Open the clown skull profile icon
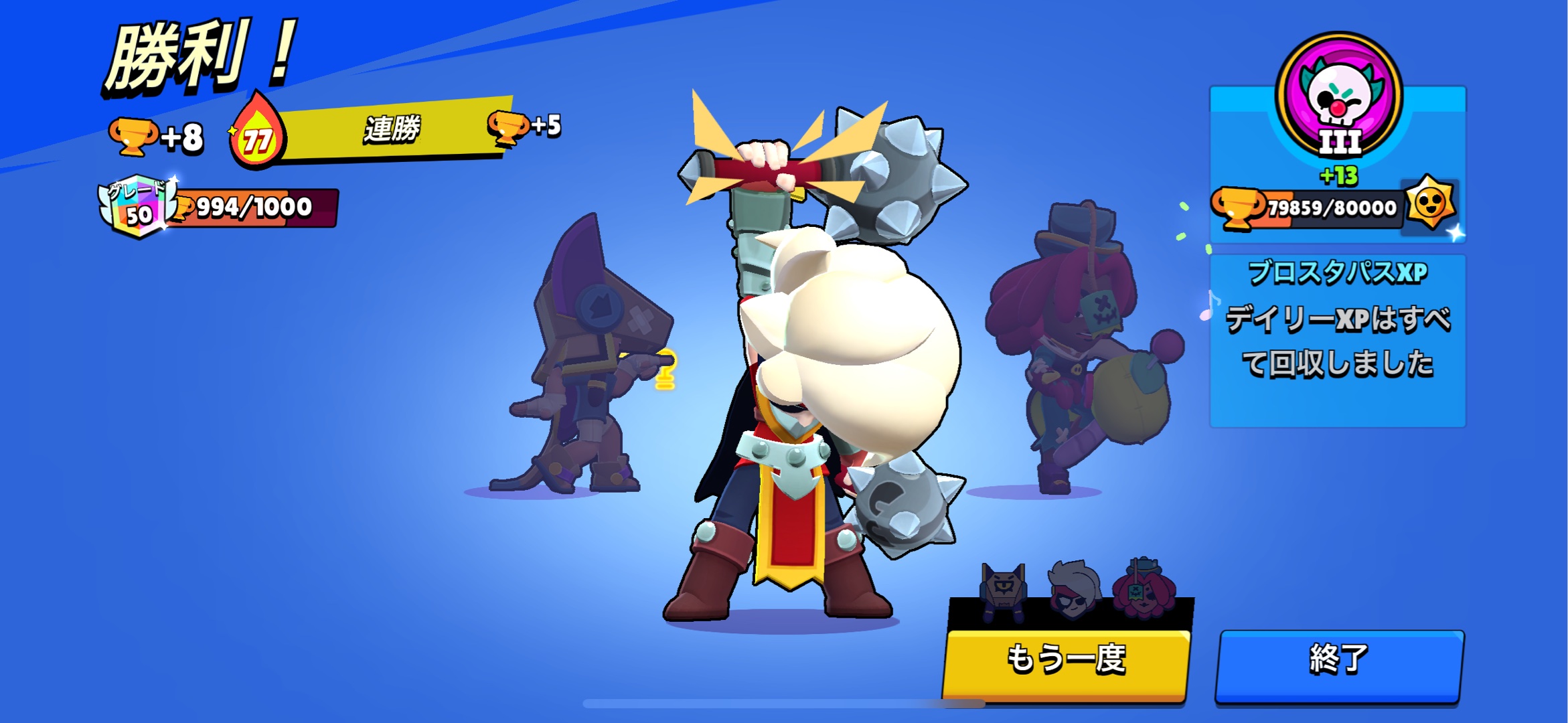Image resolution: width=1568 pixels, height=723 pixels. 1339,94
